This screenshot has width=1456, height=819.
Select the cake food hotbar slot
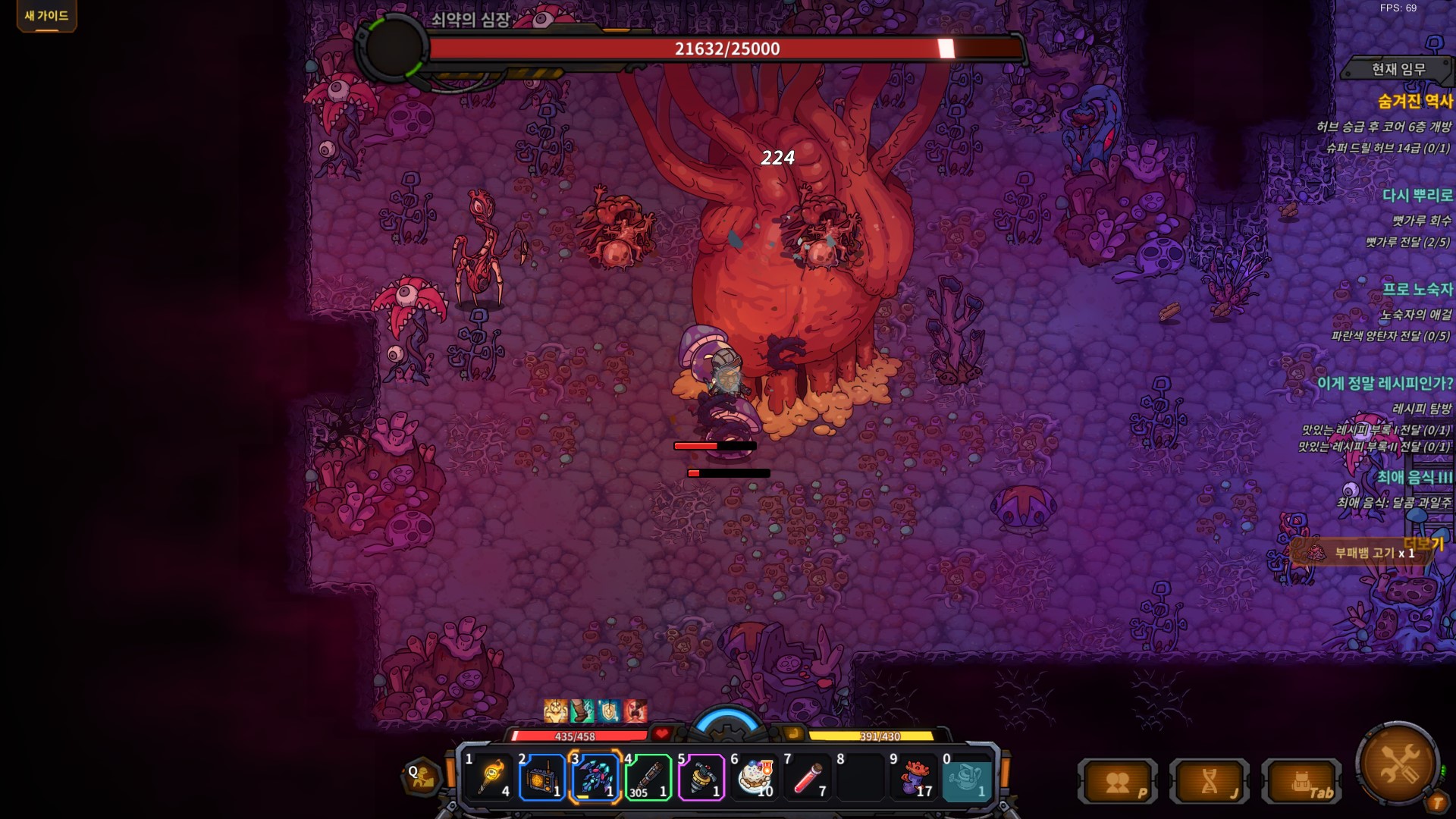click(x=755, y=777)
